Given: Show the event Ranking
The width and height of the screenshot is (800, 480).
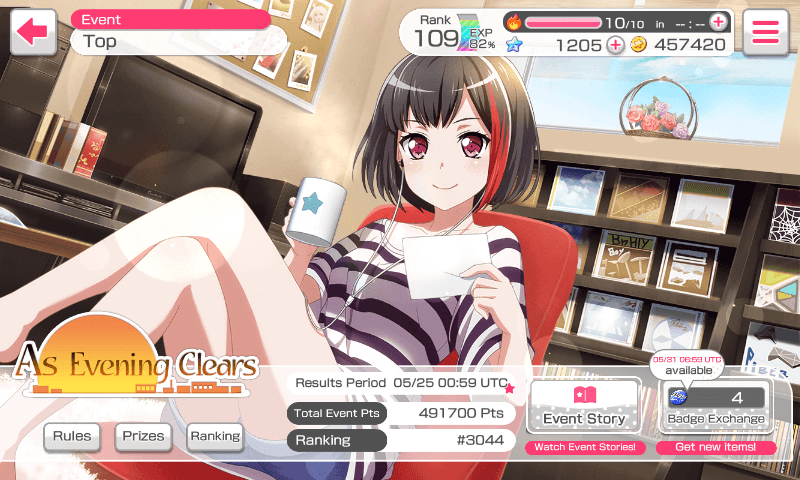Looking at the screenshot, I should point(215,436).
